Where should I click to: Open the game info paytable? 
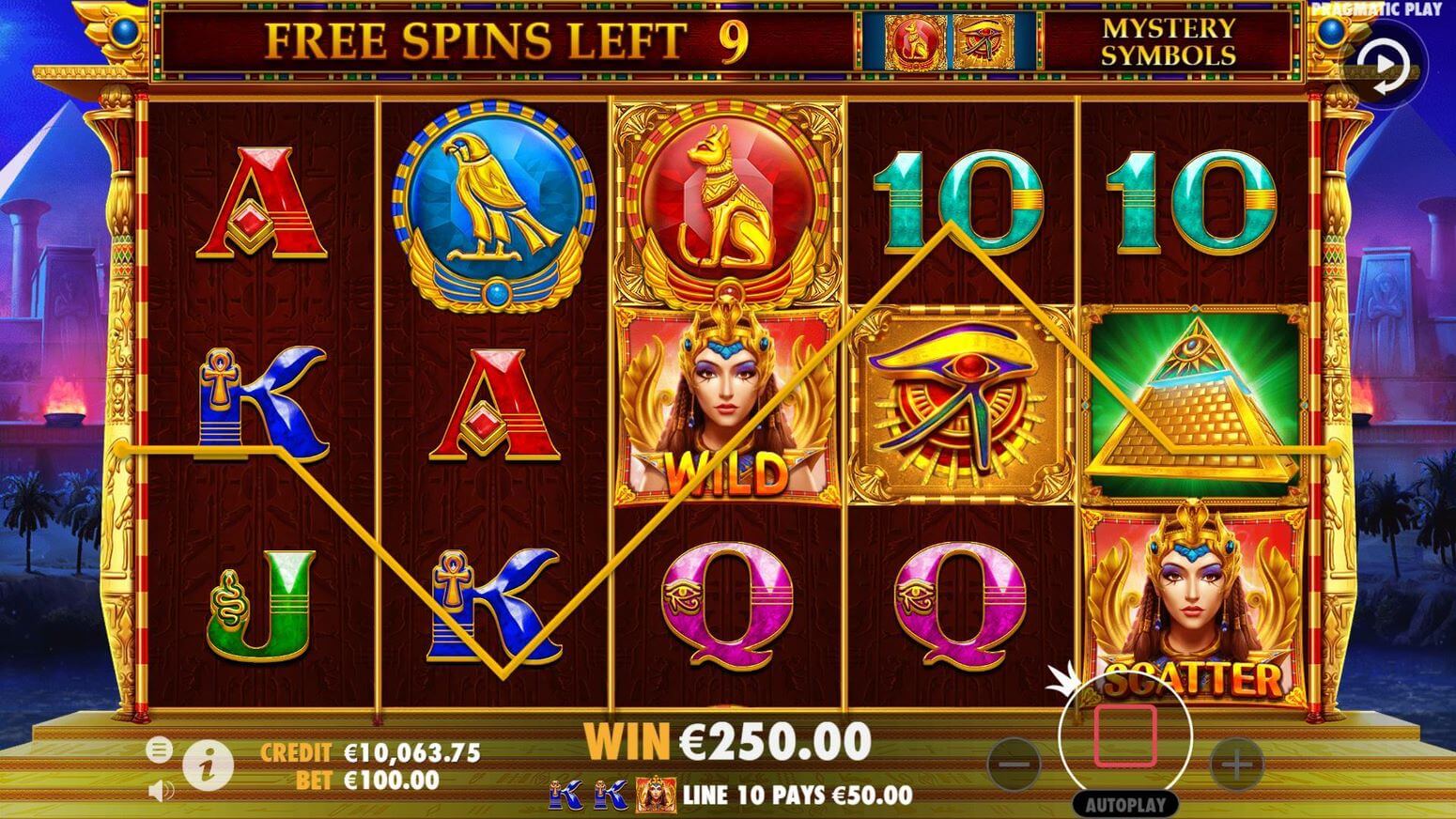208,766
